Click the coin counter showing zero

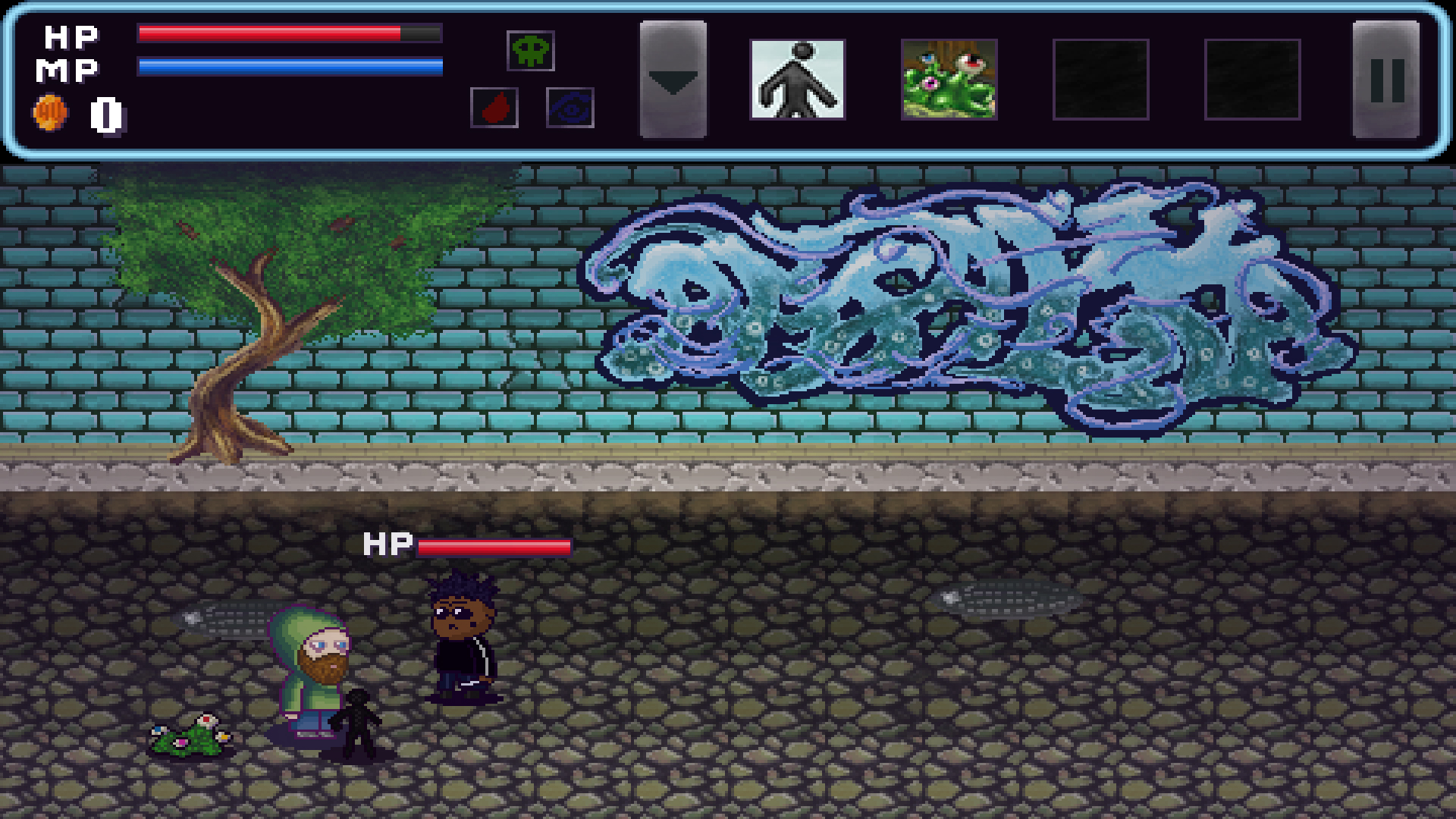pyautogui.click(x=105, y=115)
